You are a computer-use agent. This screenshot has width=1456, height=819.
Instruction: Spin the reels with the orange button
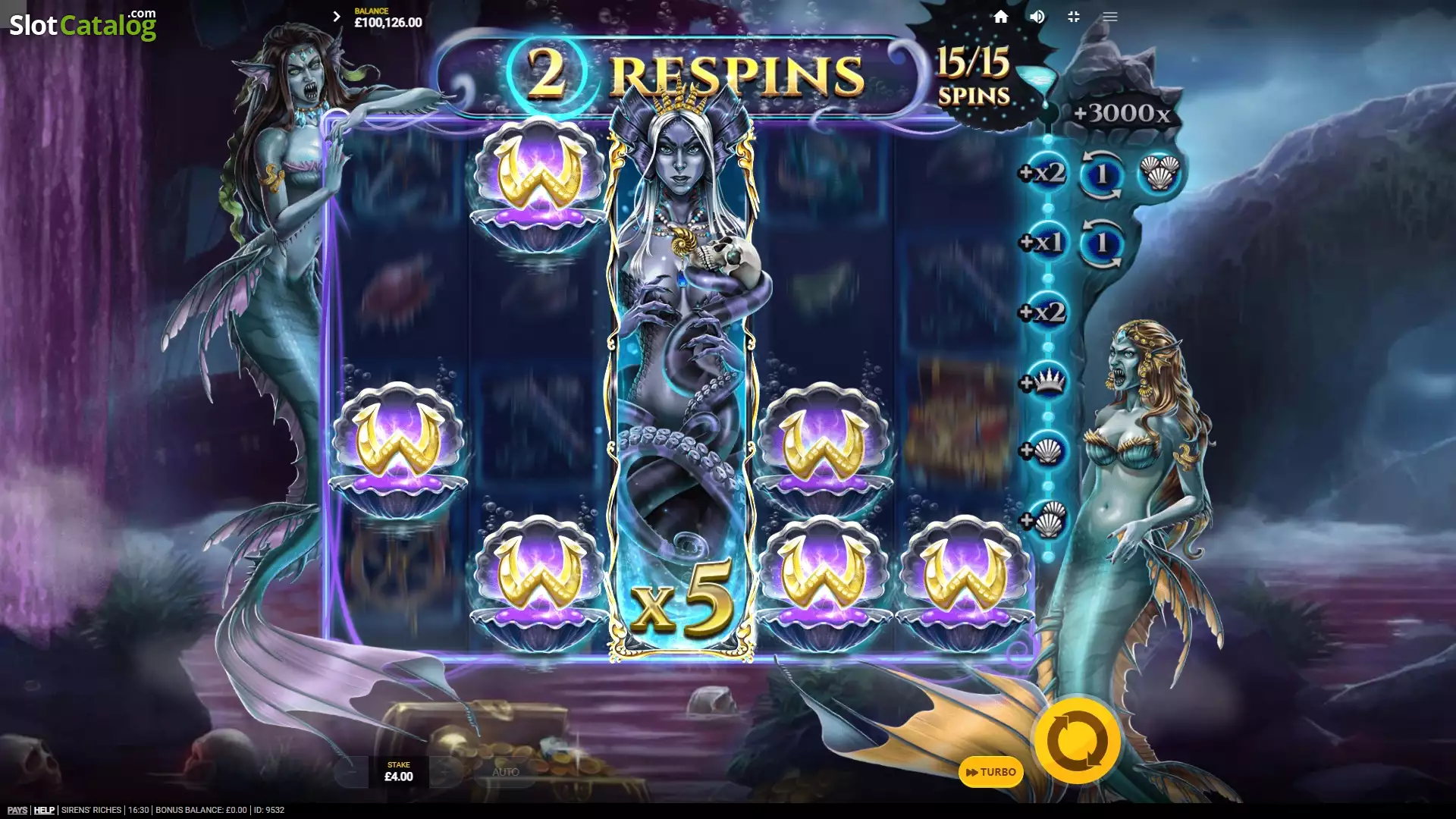(1077, 741)
